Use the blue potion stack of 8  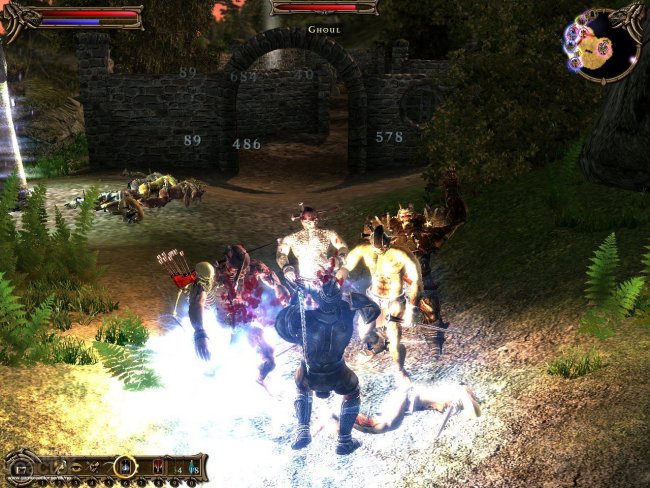[x=194, y=467]
